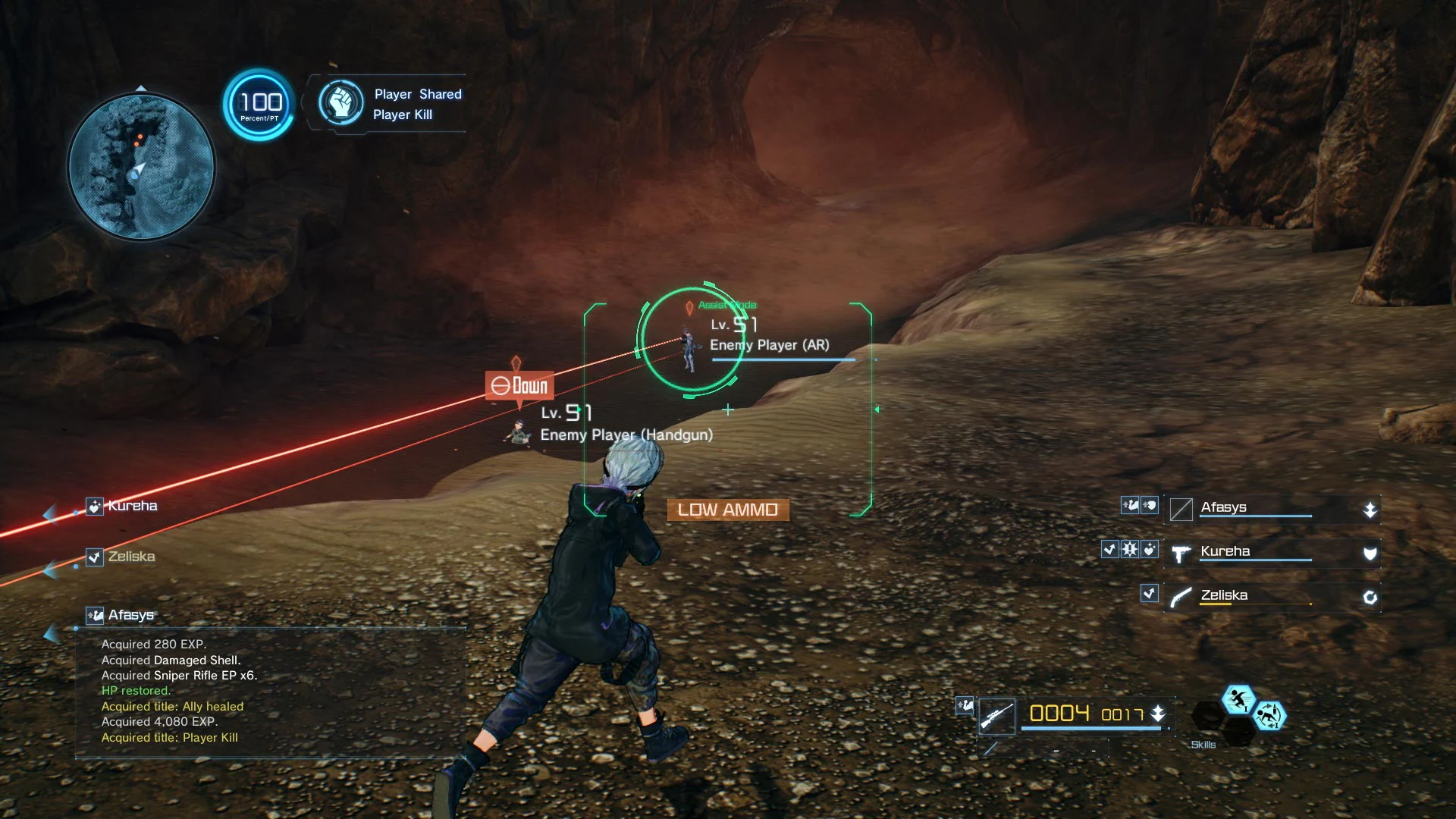The height and width of the screenshot is (819, 1456).
Task: Toggle Kureha's sparkle-heart heal buff icon
Action: (1150, 550)
